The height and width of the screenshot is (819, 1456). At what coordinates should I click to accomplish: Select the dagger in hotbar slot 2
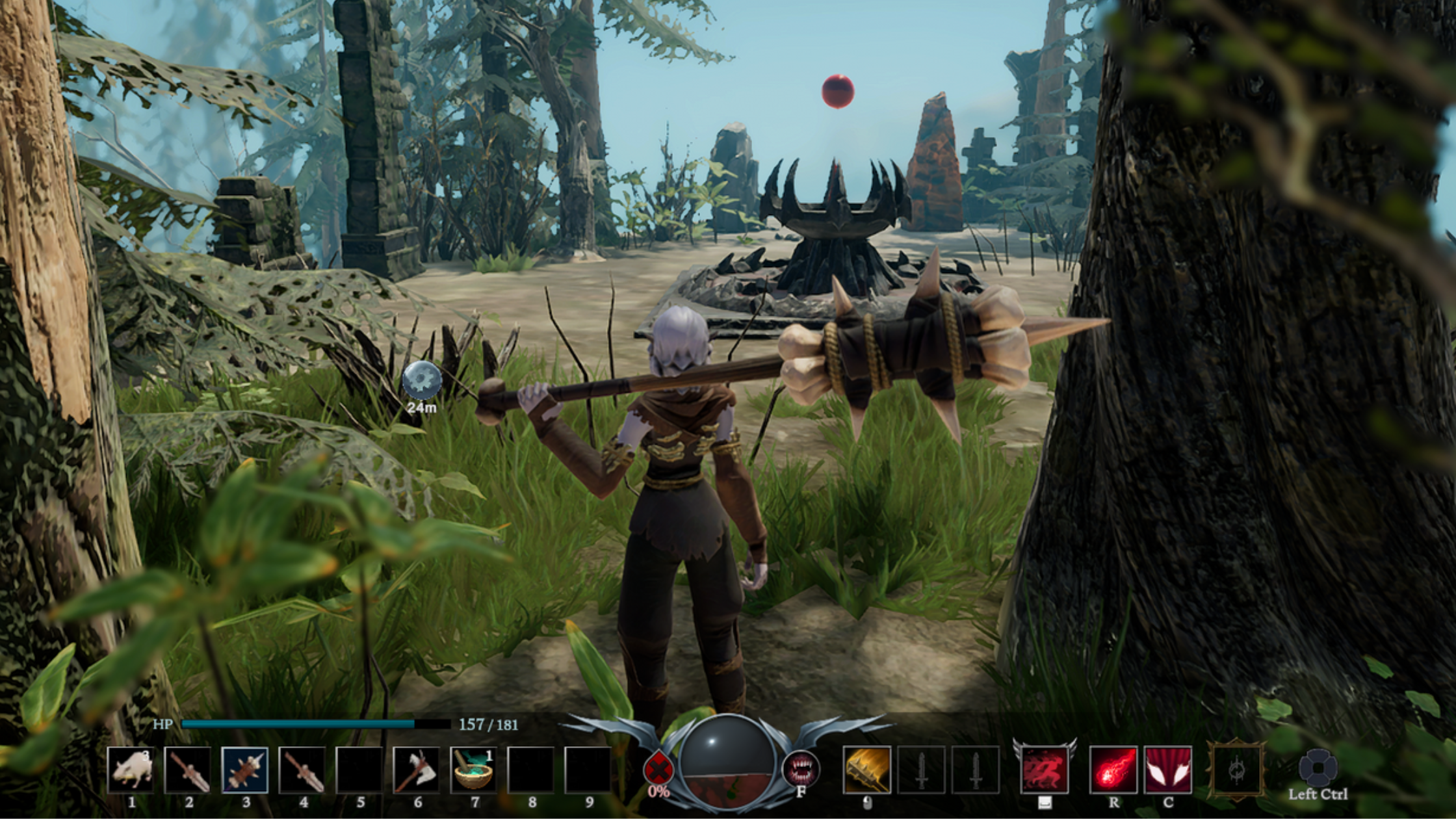coord(188,770)
